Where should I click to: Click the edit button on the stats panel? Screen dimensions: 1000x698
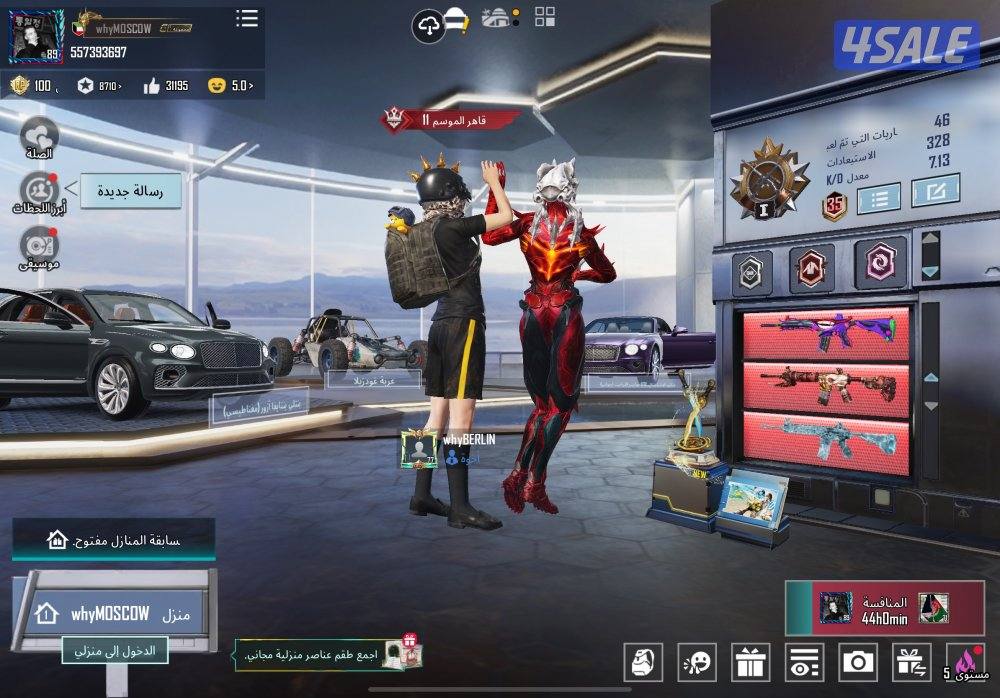935,190
